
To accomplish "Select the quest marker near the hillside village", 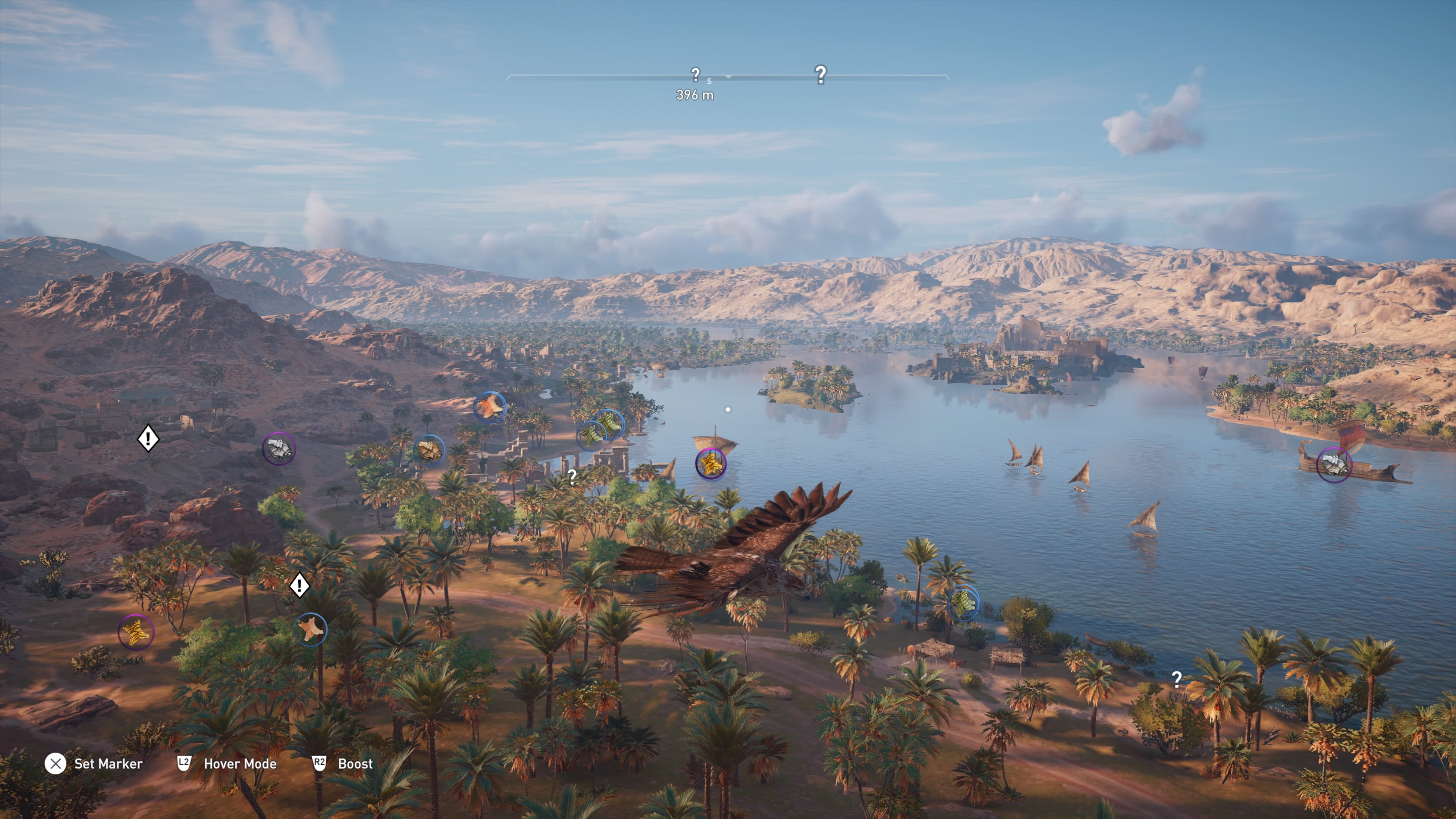I will pos(148,438).
